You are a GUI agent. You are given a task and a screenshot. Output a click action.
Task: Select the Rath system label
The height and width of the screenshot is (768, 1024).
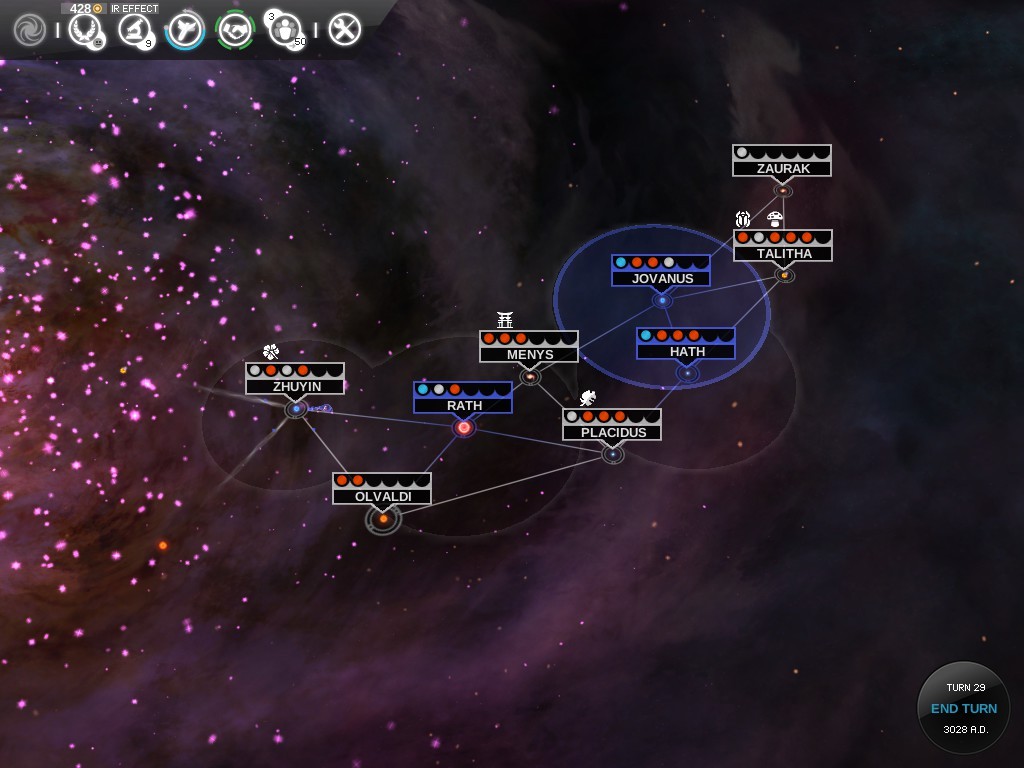[463, 405]
